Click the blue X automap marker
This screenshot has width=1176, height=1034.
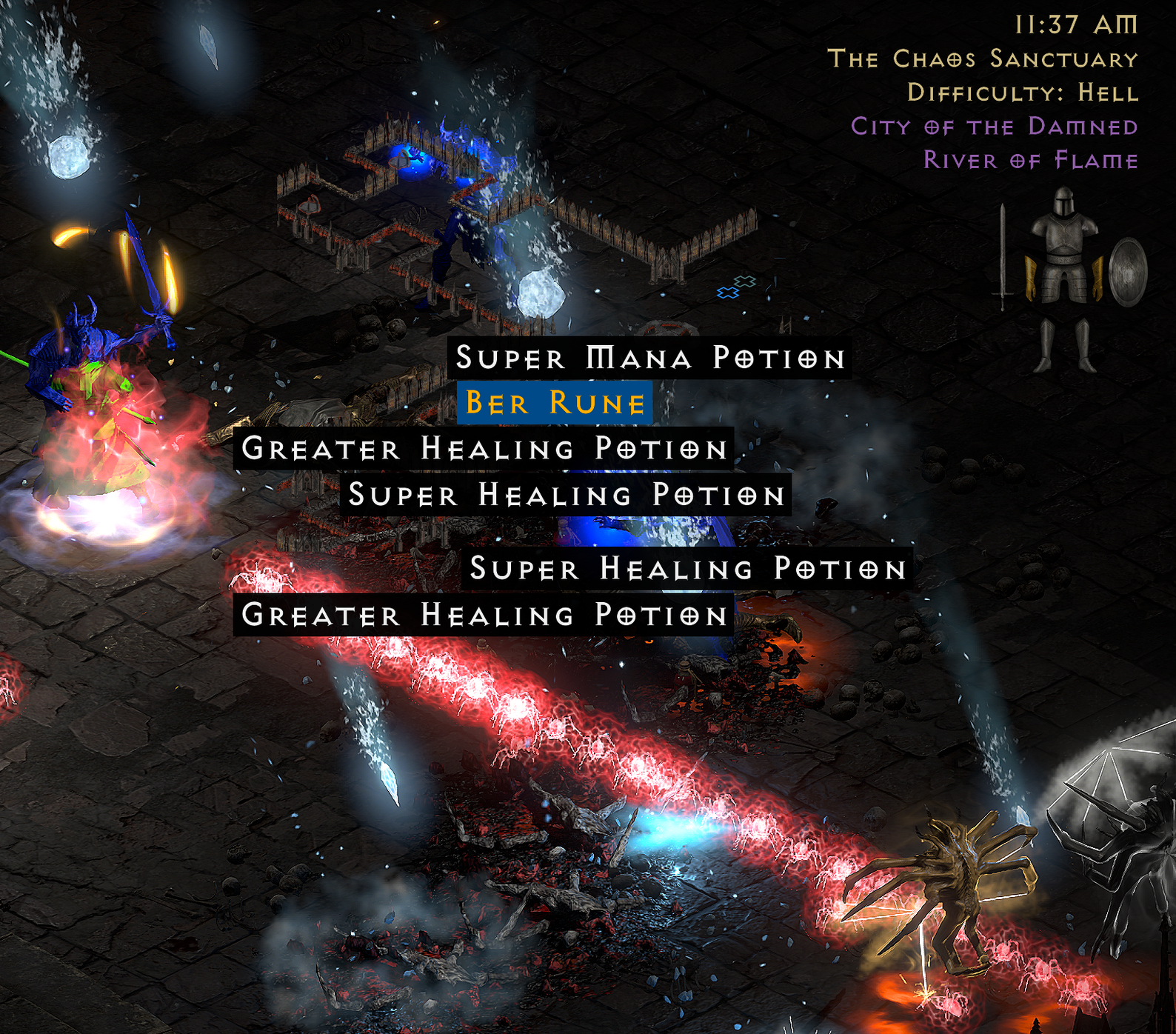coord(728,293)
